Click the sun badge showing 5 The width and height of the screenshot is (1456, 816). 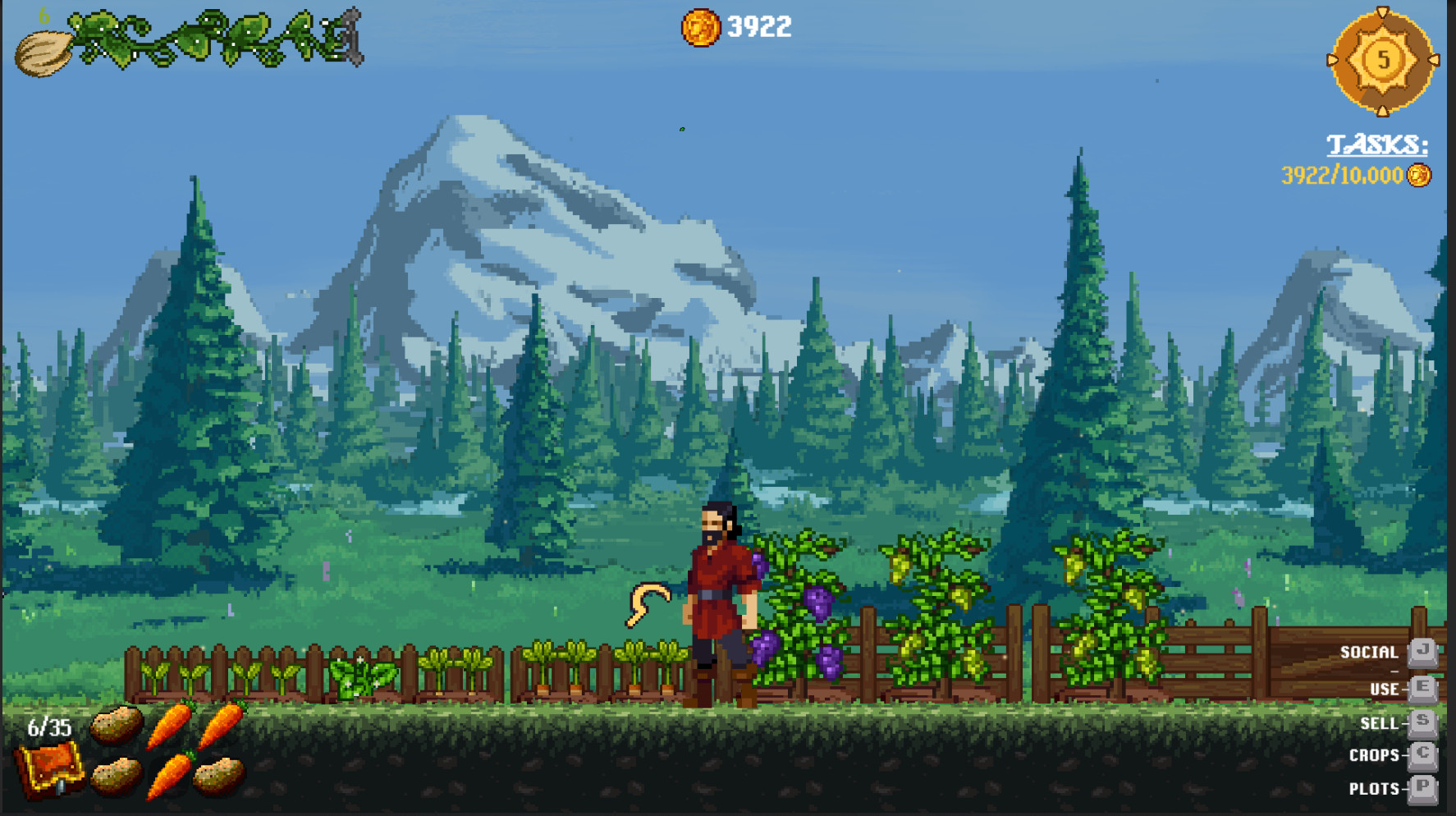click(x=1383, y=61)
